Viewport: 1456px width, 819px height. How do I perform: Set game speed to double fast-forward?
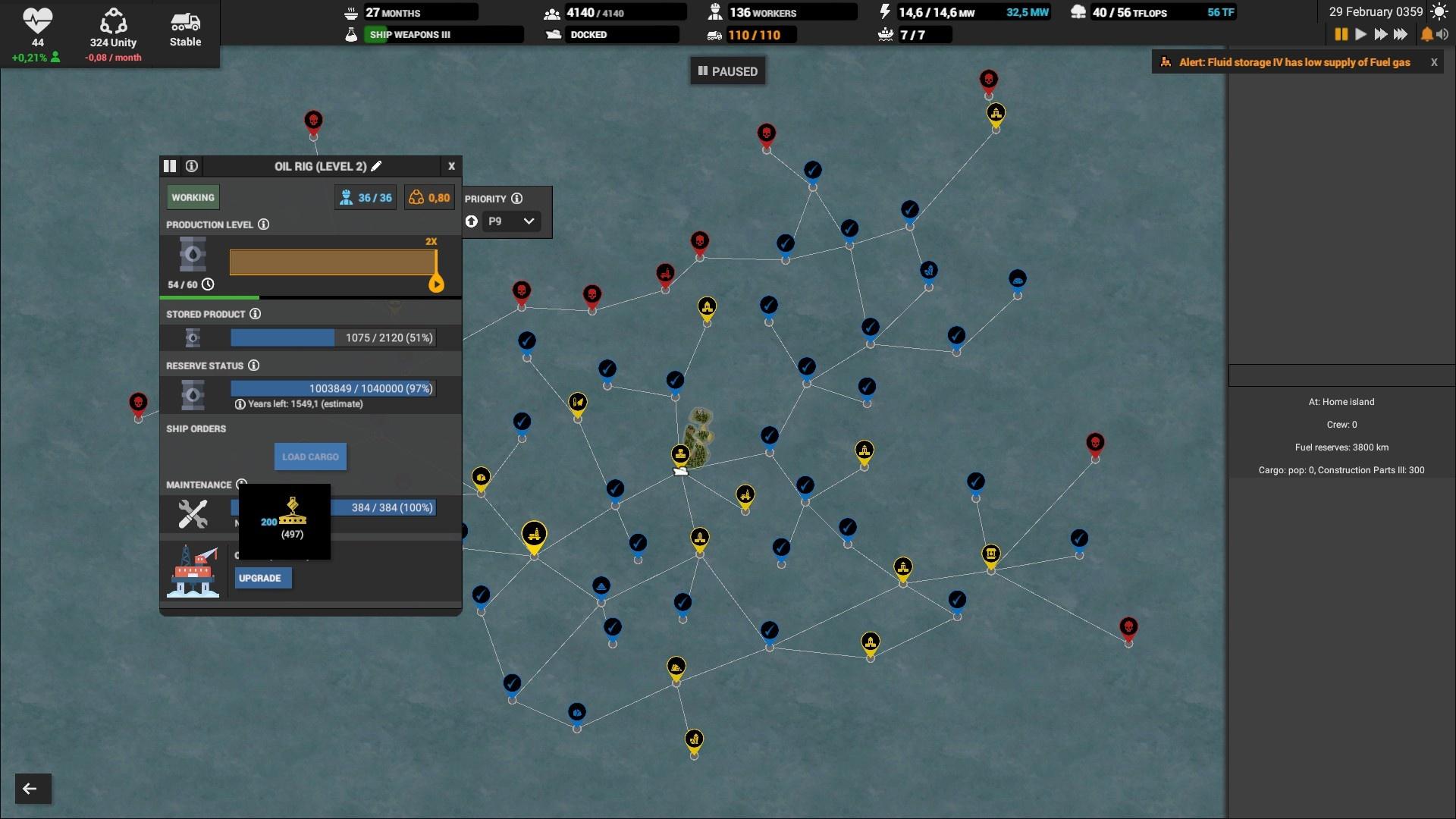(x=1381, y=34)
